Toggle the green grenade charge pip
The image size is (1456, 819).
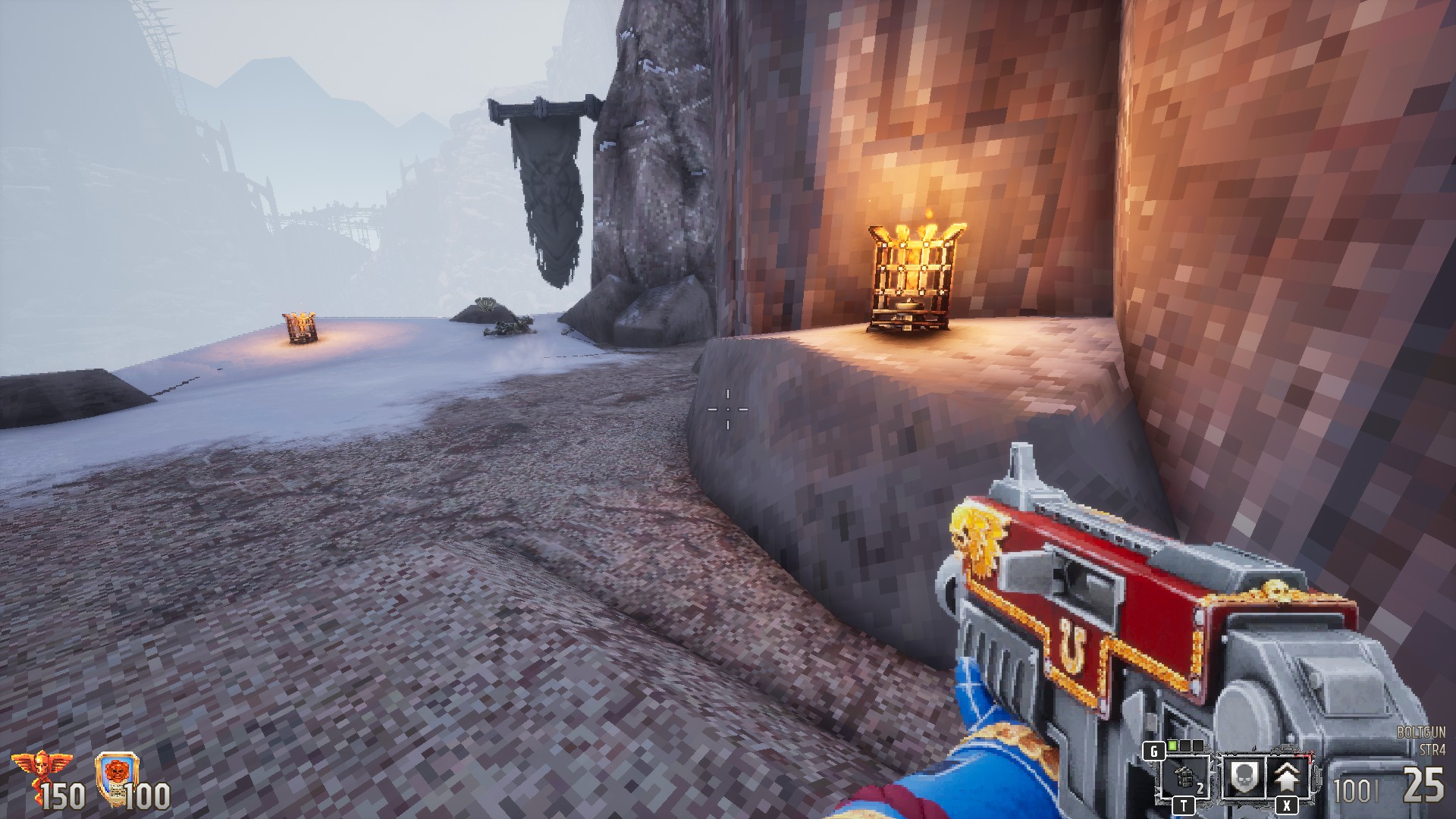tap(1172, 746)
